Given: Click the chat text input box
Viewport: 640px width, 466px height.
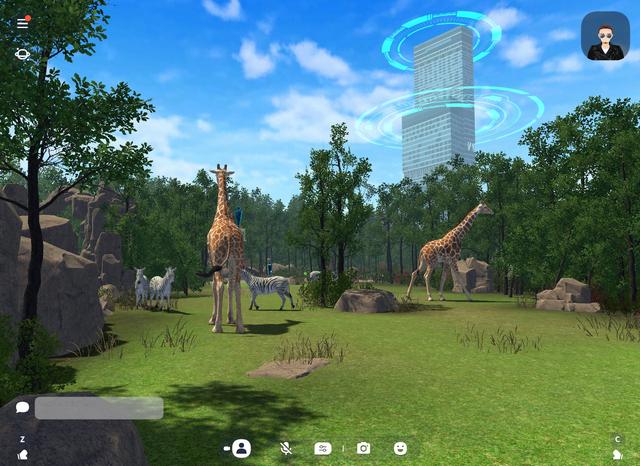Looking at the screenshot, I should pyautogui.click(x=99, y=408).
